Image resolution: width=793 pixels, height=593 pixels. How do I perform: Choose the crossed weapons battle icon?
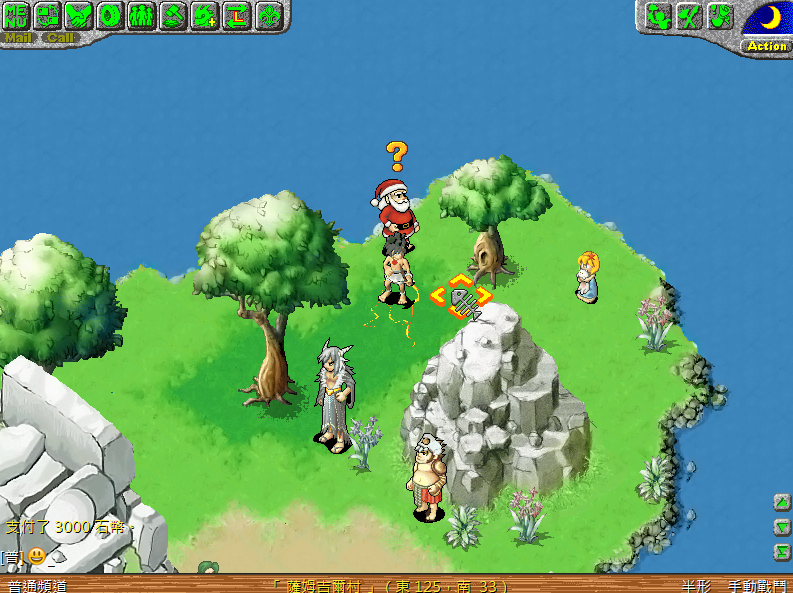click(x=688, y=16)
